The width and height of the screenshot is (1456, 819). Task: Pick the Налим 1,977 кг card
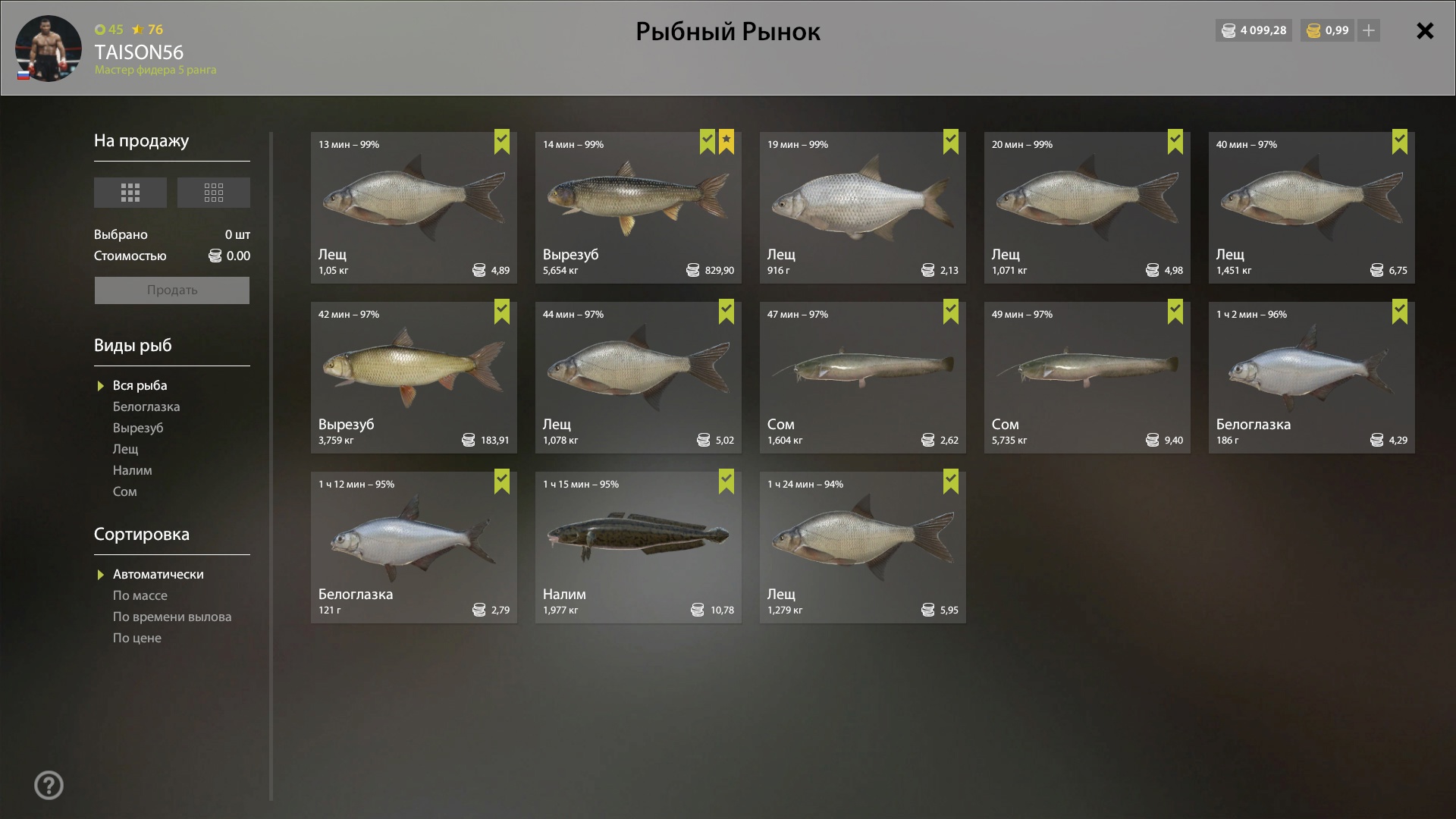pos(638,548)
